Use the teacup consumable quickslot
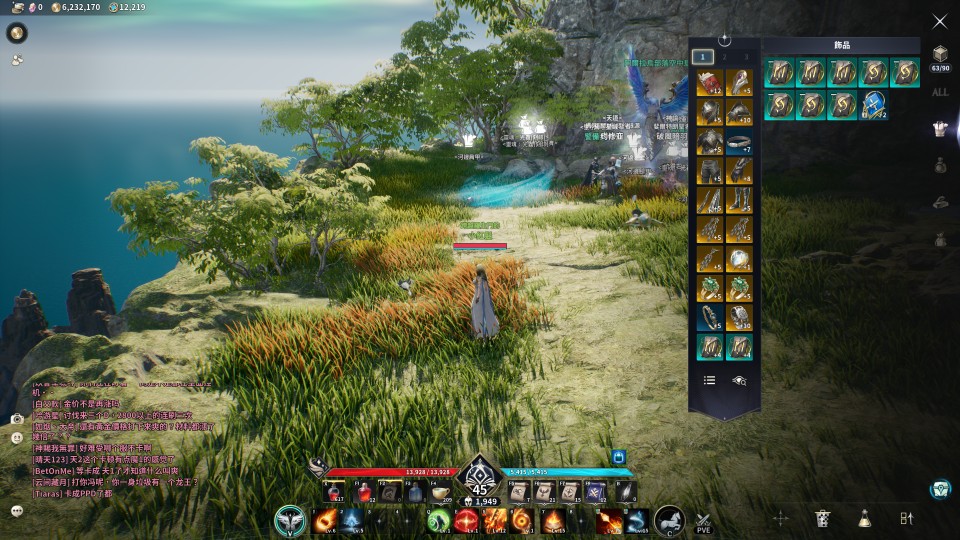This screenshot has width=960, height=540. coord(441,492)
